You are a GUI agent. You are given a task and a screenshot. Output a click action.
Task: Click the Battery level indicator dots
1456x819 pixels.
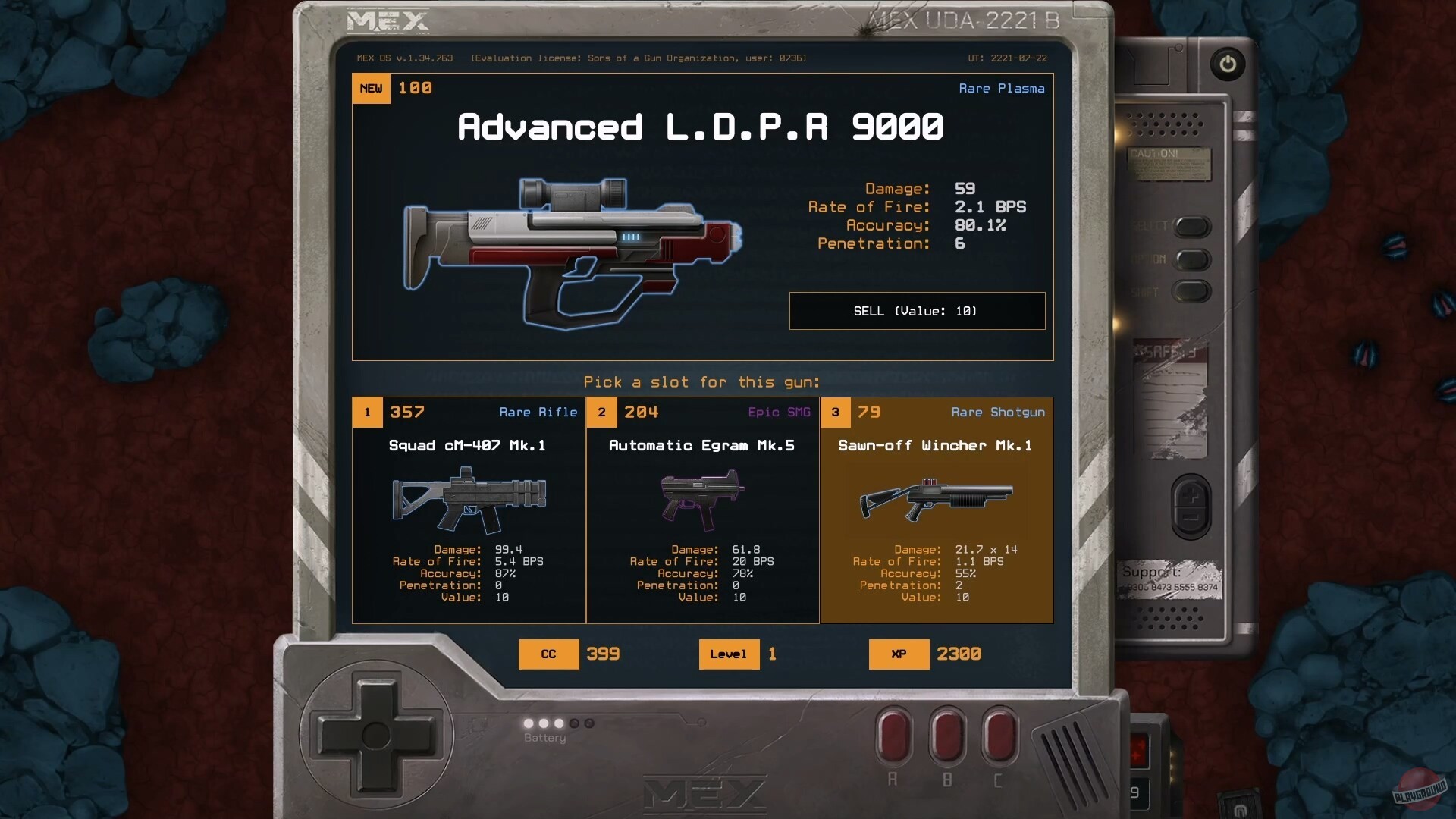557,723
